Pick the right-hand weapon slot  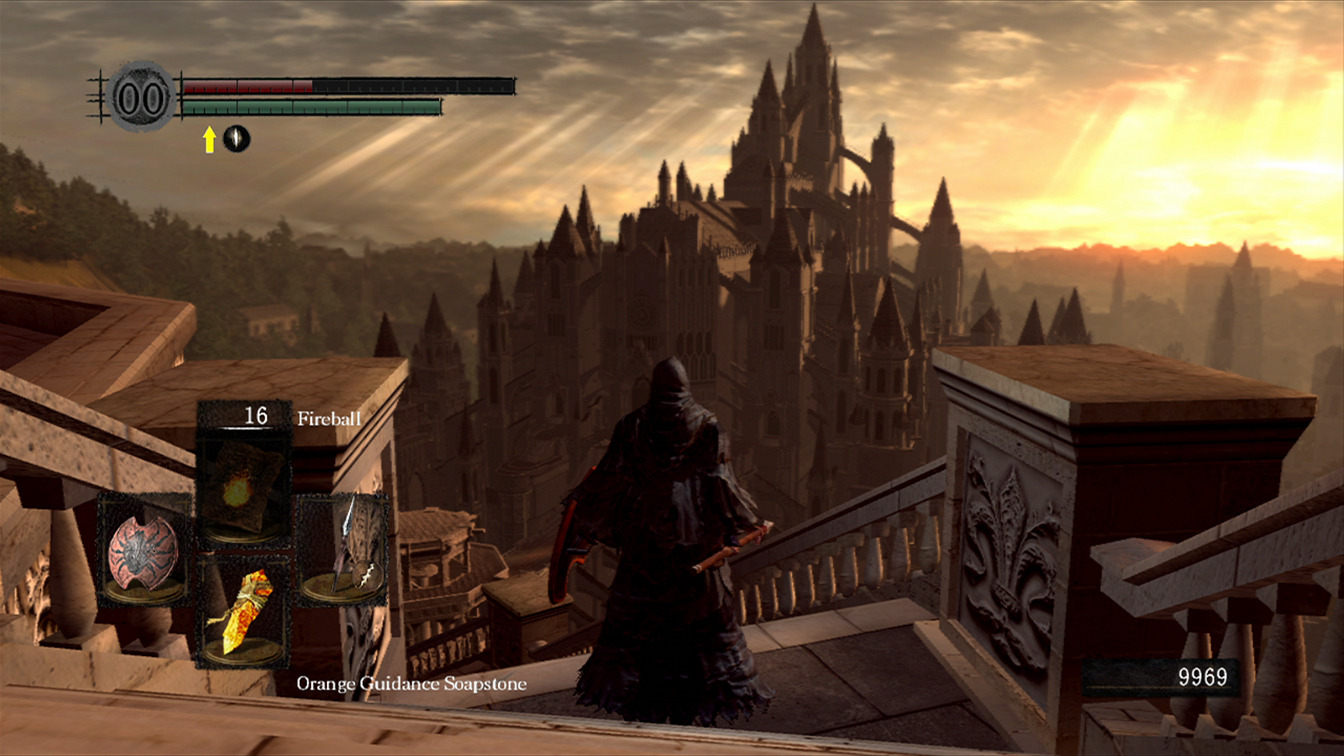click(344, 549)
